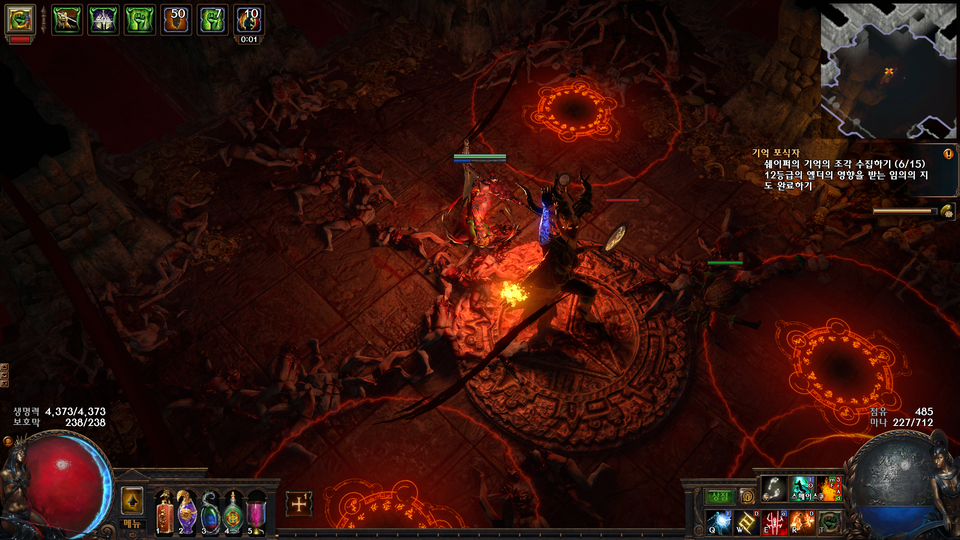Use the purple gold-ornate flask in slot 2
The image size is (960, 540).
188,512
